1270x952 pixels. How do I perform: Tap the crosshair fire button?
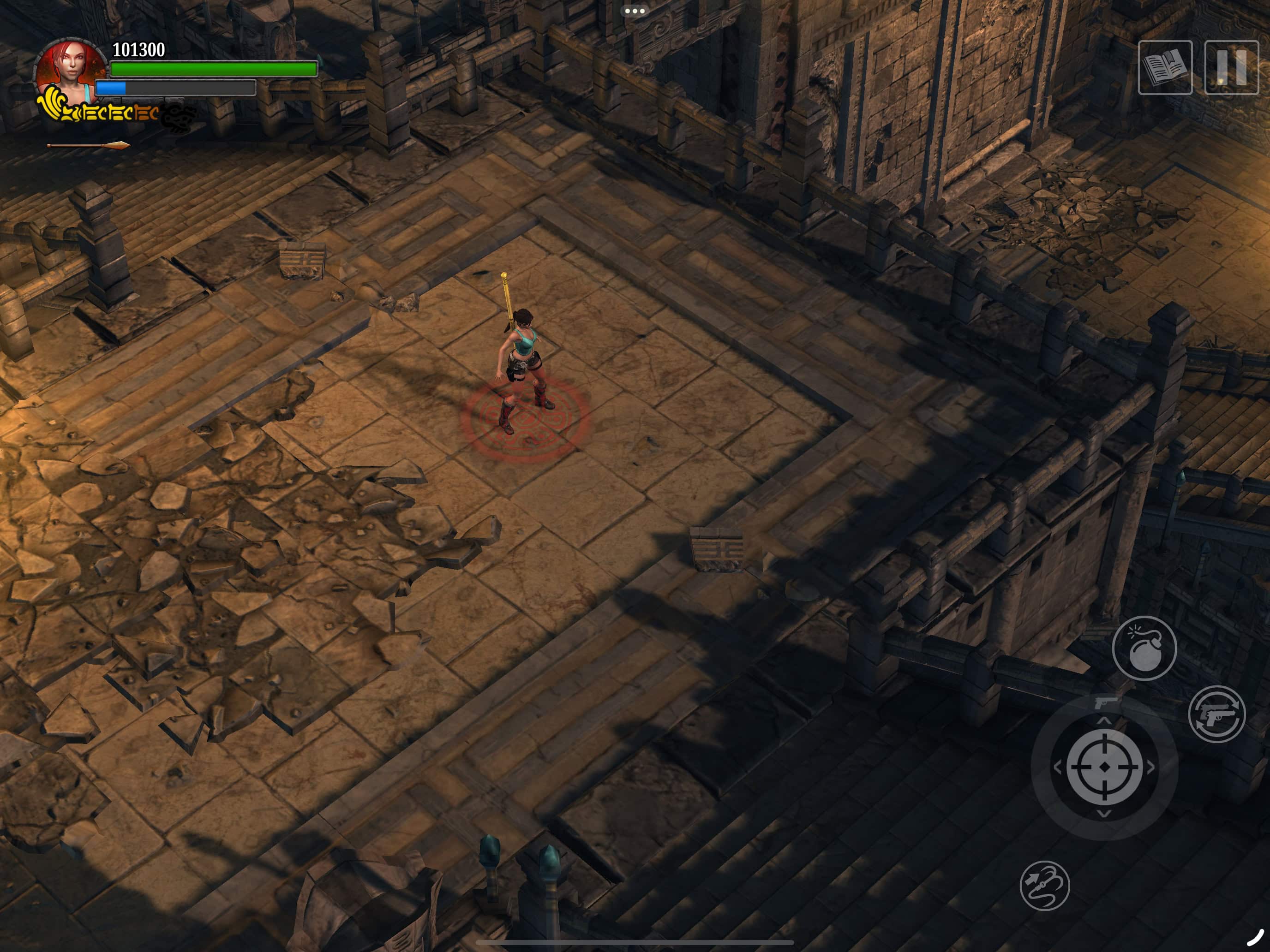tap(1104, 767)
